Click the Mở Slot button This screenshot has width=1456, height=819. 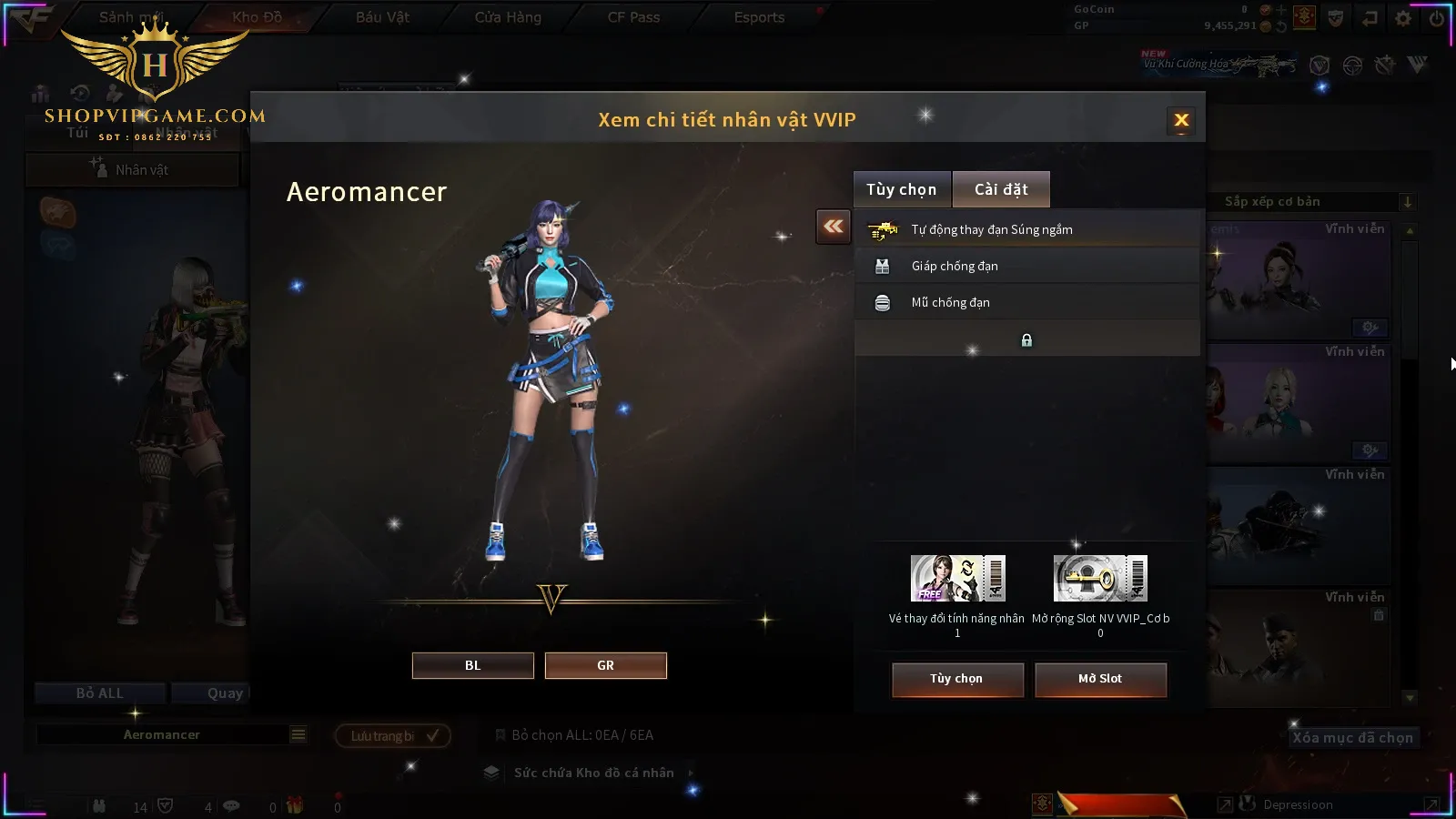point(1099,679)
